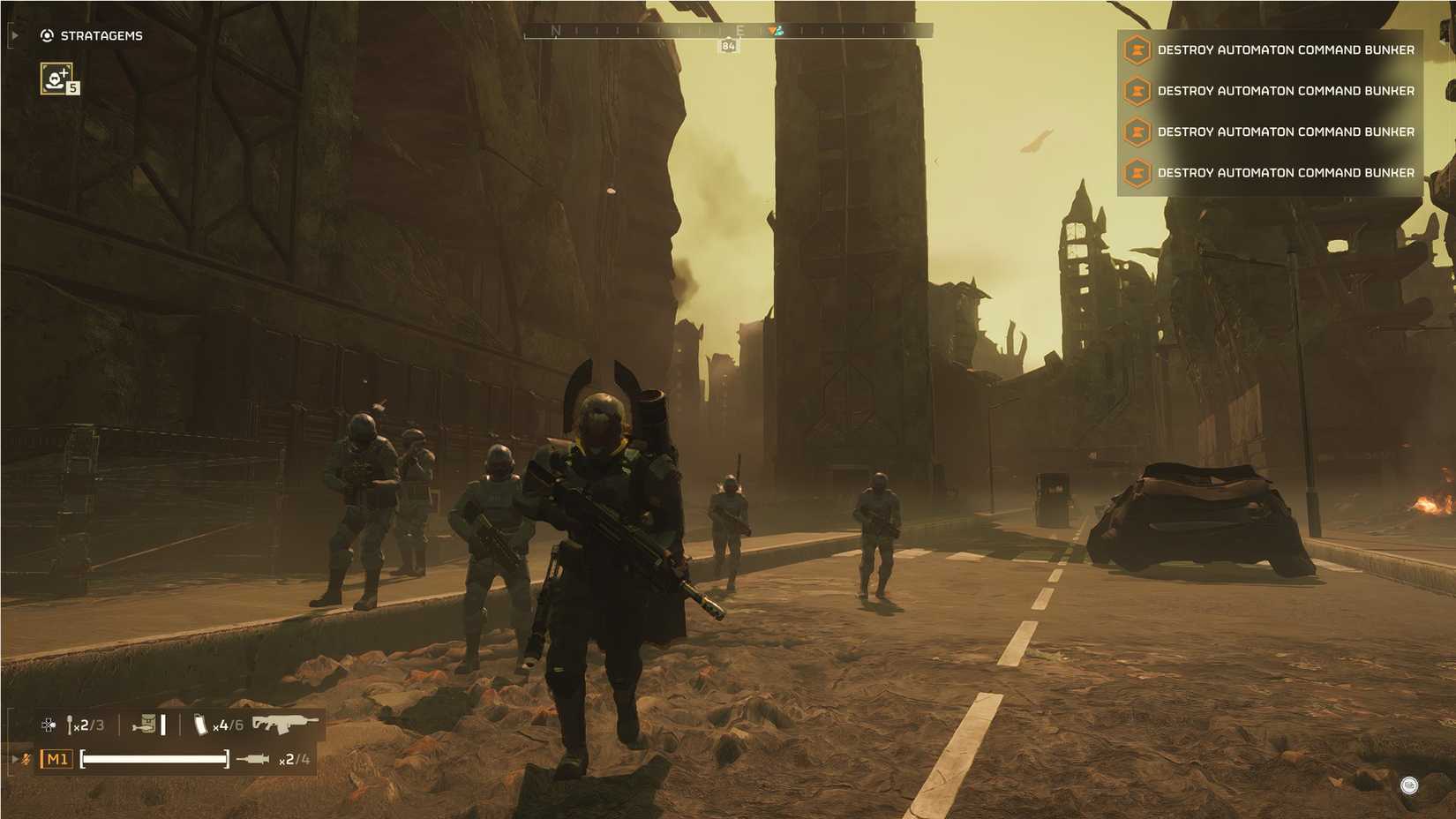The height and width of the screenshot is (819, 1456).
Task: Toggle the M1 weapon safety mode badge
Action: [57, 759]
